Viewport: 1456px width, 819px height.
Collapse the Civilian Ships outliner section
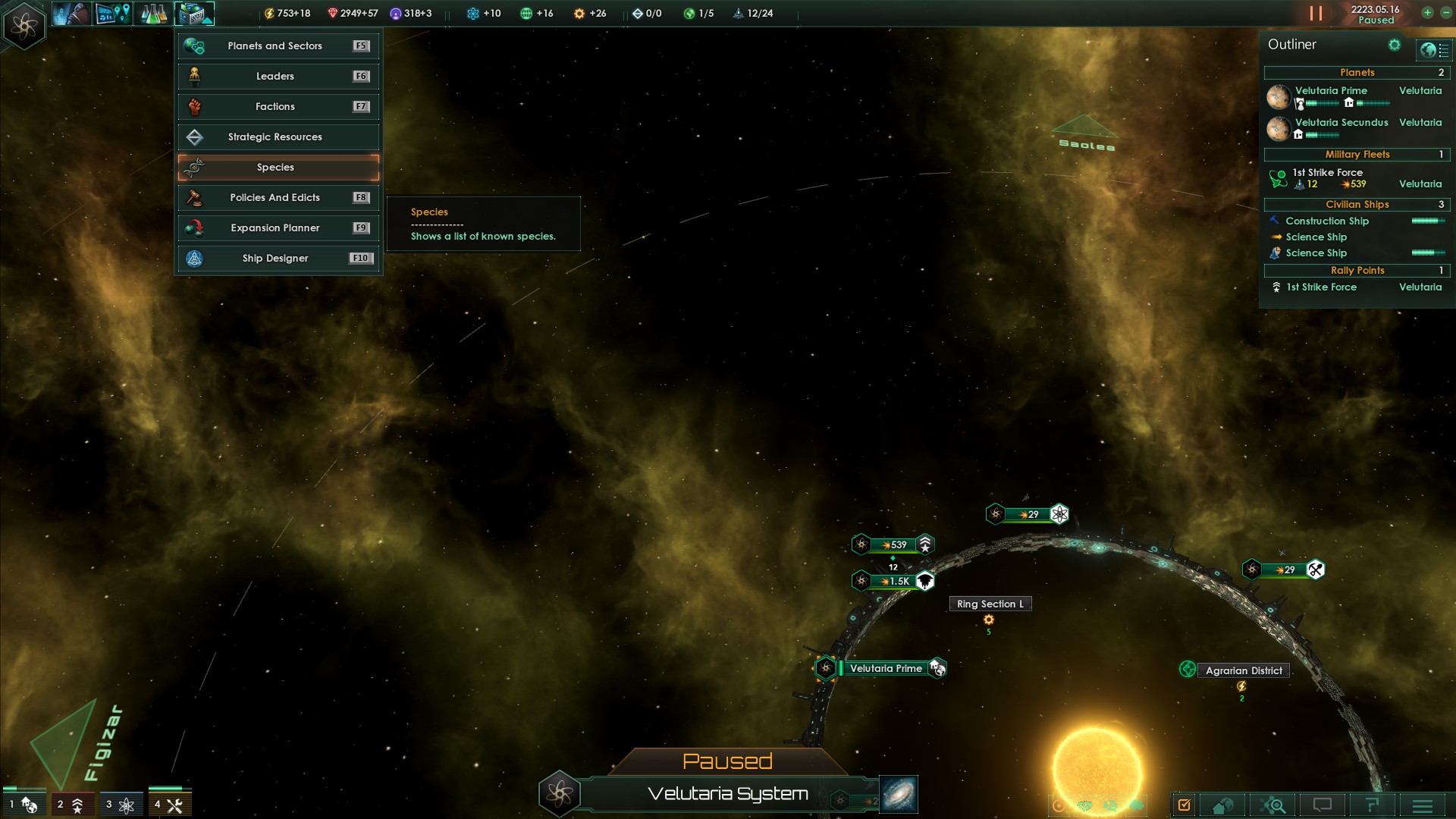click(x=1357, y=205)
